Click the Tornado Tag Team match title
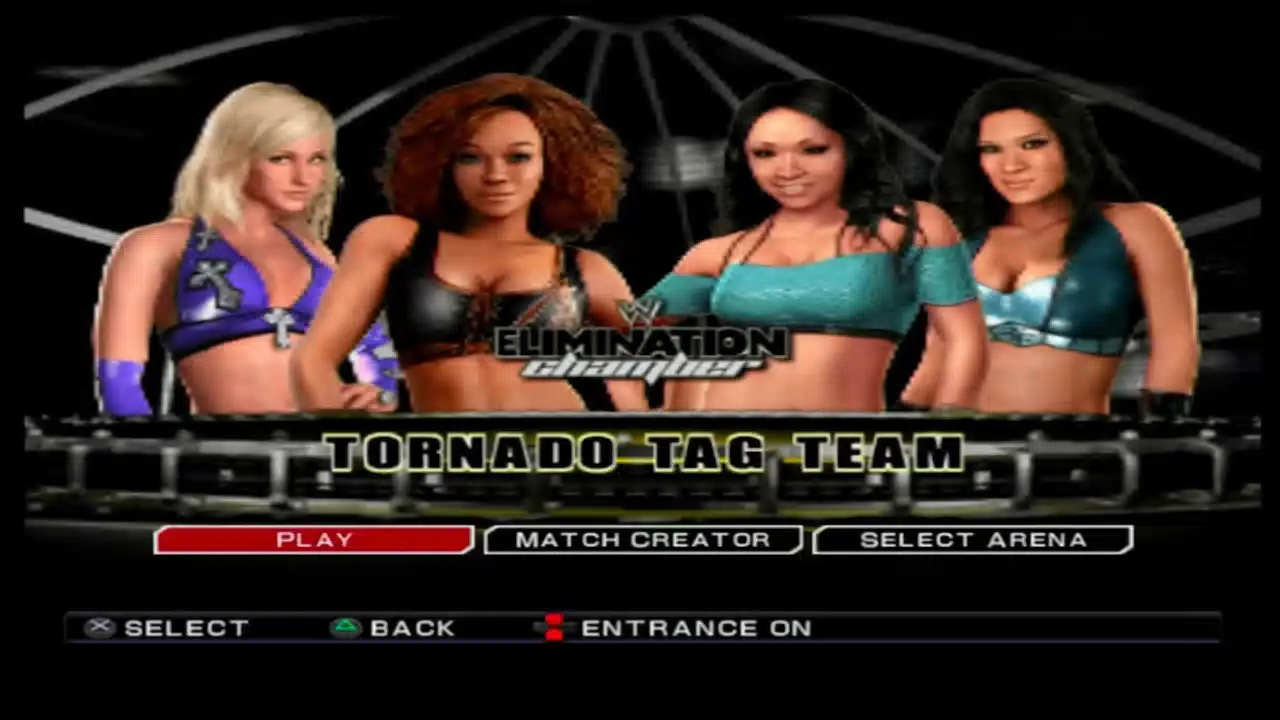 [x=640, y=453]
